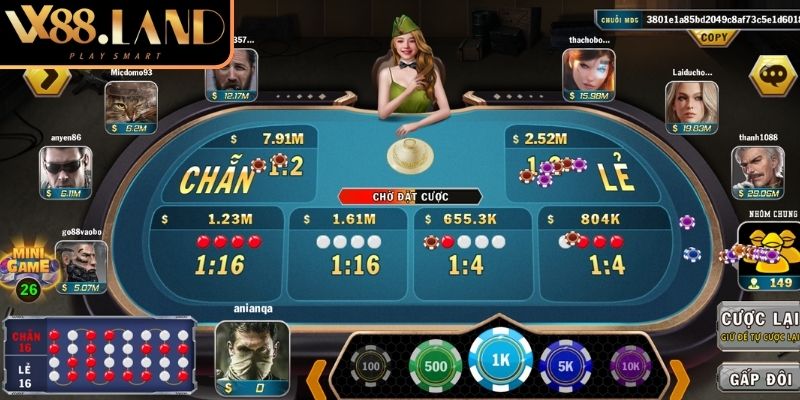This screenshot has width=800, height=400.
Task: Repeat the bet with Cược Lại
Action: click(762, 327)
